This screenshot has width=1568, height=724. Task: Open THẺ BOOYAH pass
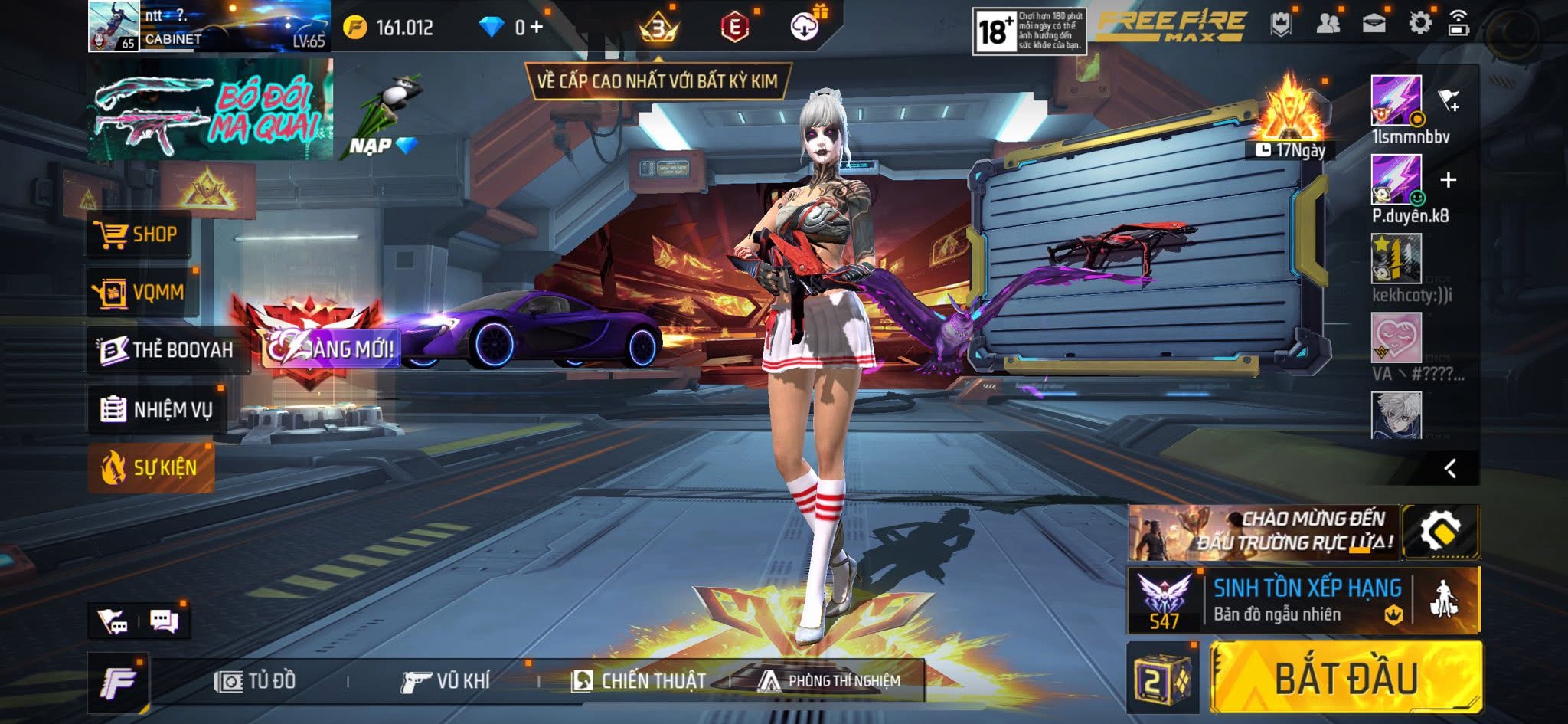click(x=166, y=350)
